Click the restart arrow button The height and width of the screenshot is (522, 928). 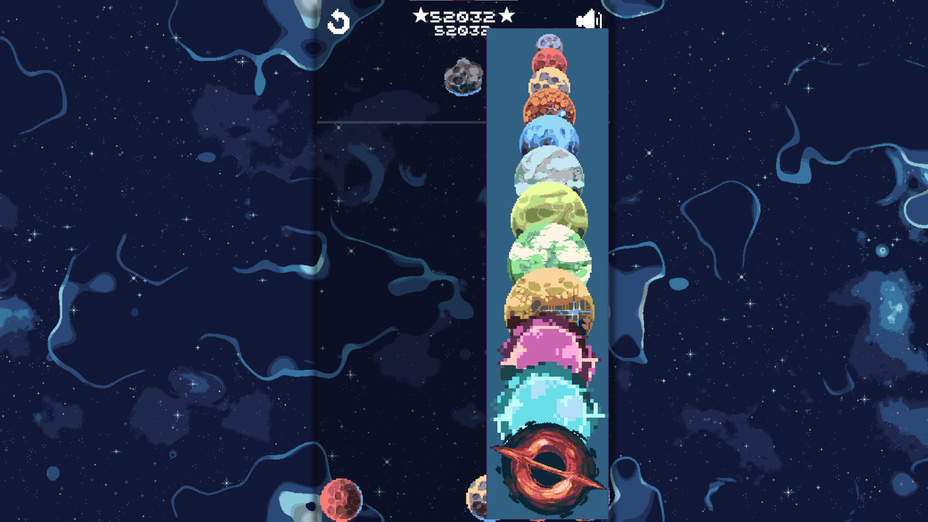[x=339, y=21]
